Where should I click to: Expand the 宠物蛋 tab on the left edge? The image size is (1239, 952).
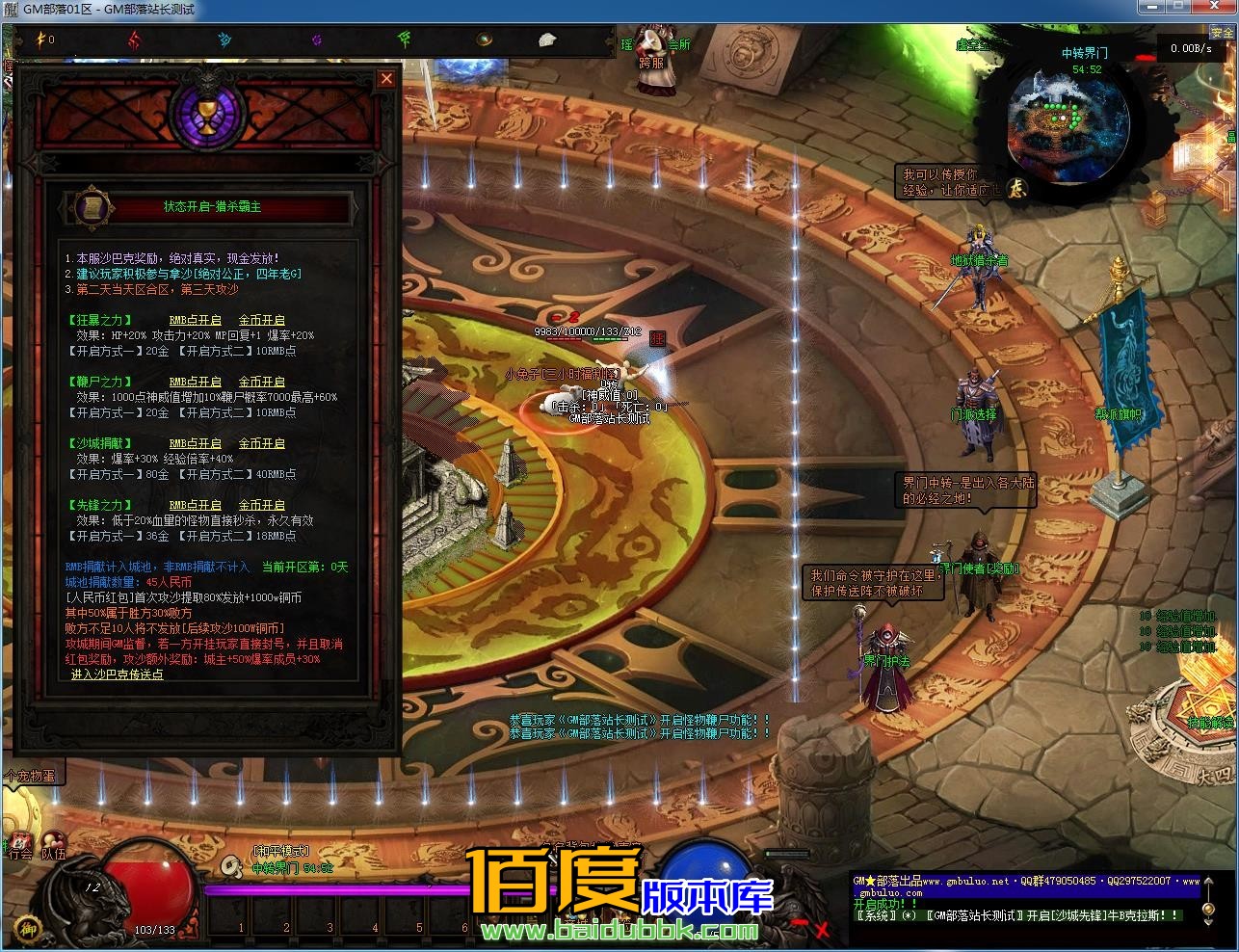pos(34,775)
